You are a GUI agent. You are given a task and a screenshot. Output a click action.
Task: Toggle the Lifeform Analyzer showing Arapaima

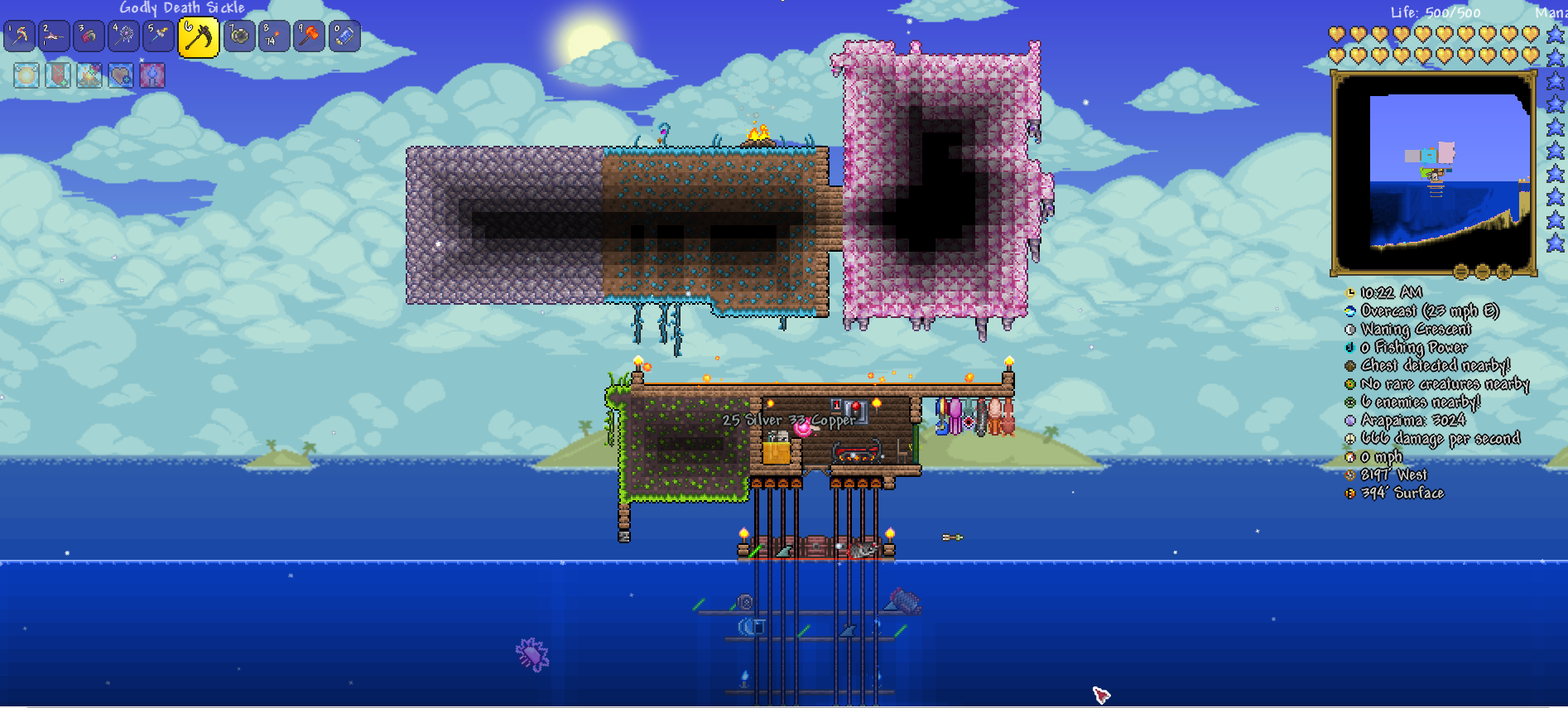tap(1349, 420)
